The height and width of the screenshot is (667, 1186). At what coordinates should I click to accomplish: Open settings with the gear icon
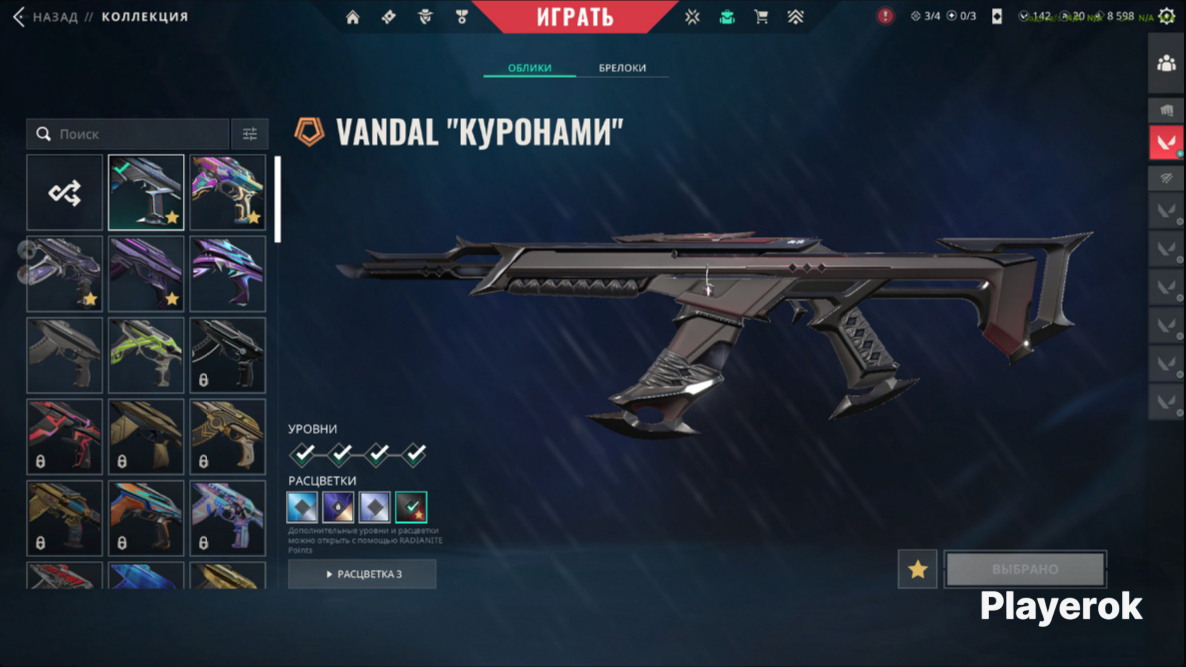pyautogui.click(x=1166, y=16)
